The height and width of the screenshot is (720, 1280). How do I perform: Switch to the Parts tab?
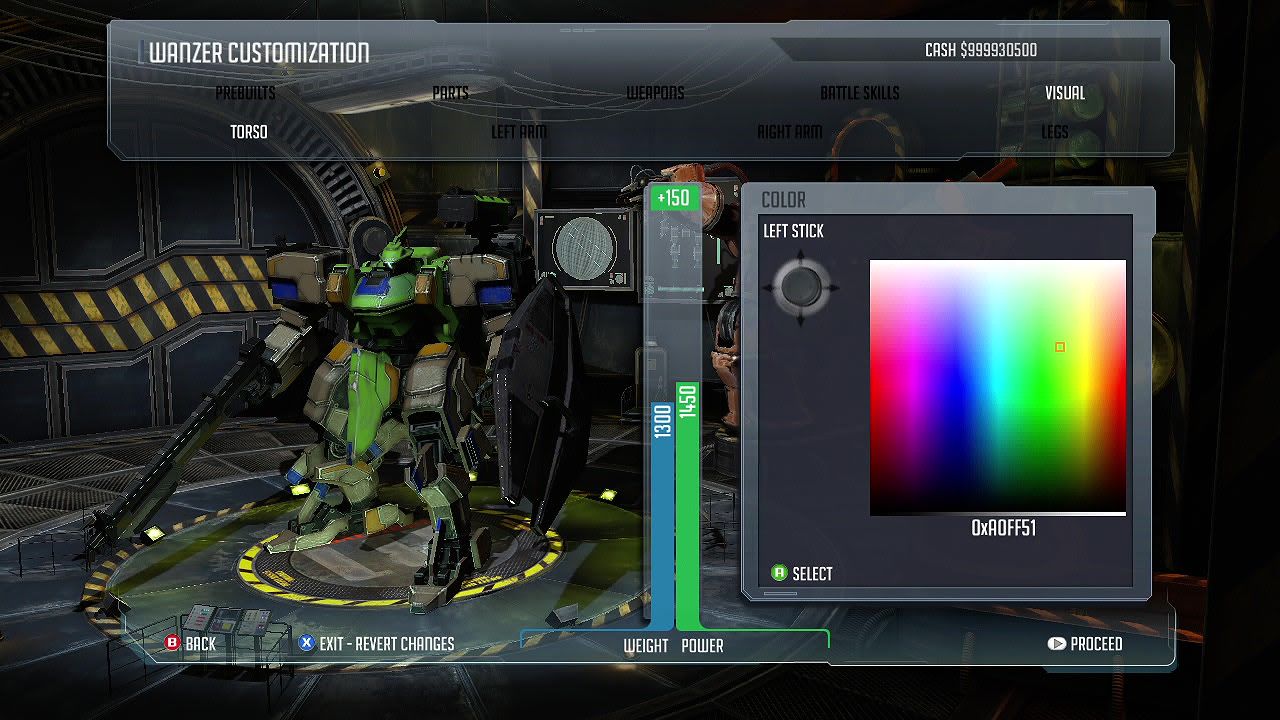(450, 93)
